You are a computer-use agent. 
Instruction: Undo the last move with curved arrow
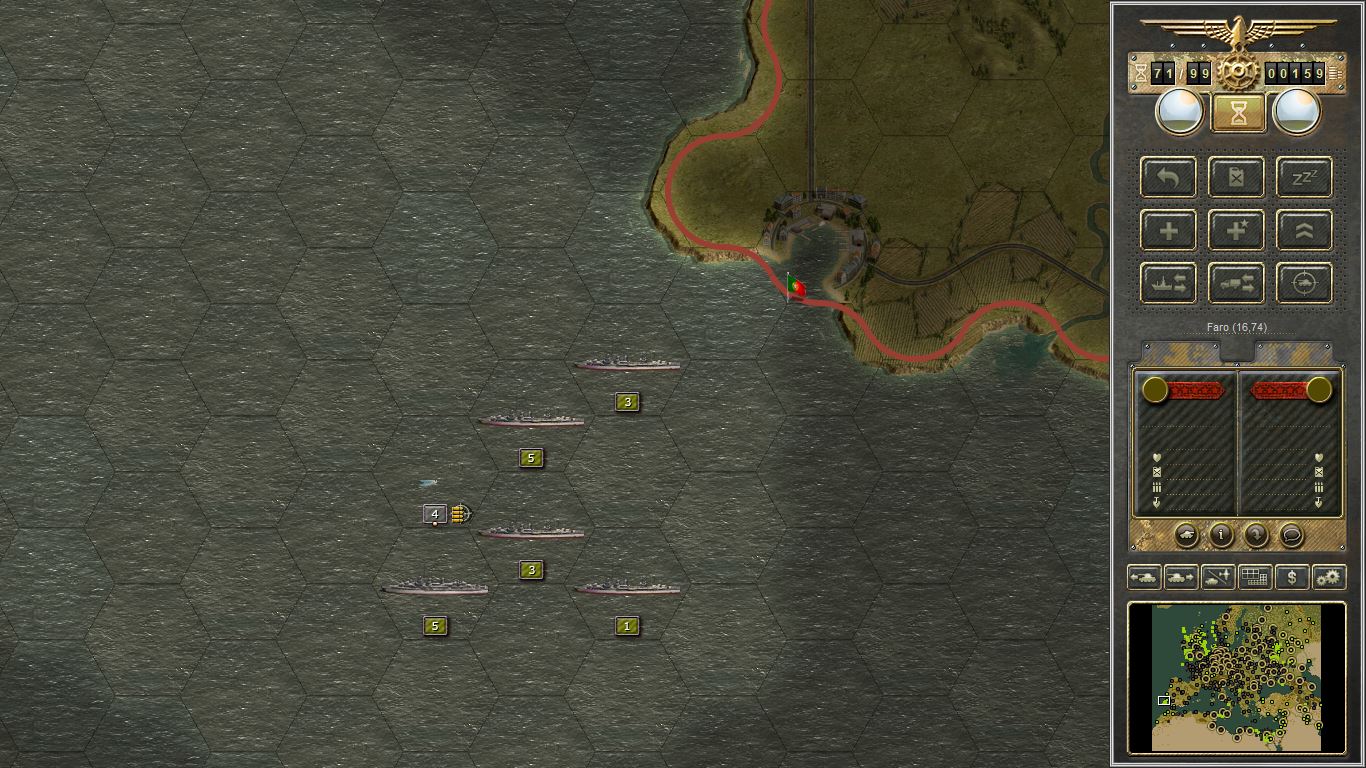(x=1169, y=178)
